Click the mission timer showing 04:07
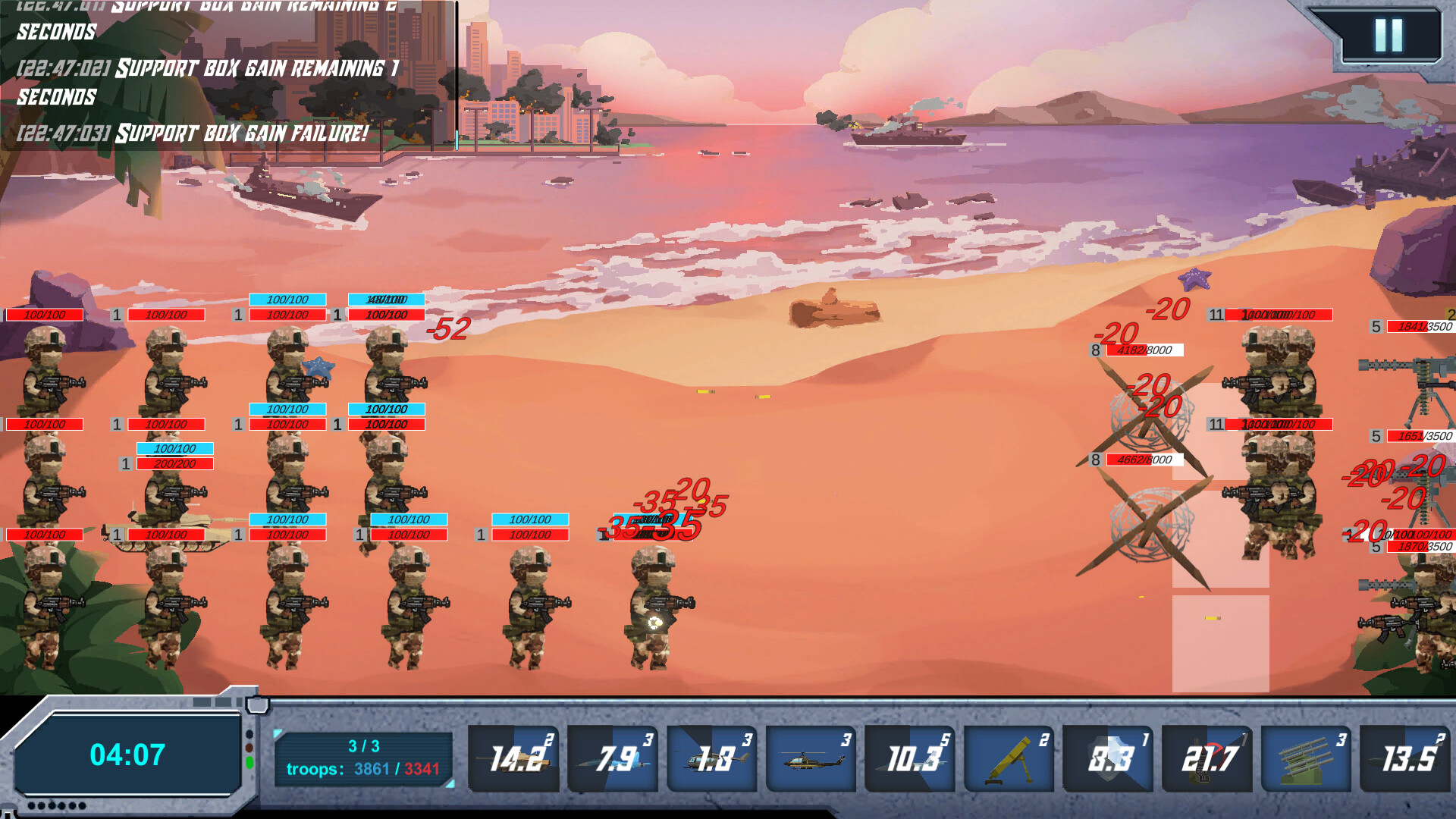The width and height of the screenshot is (1456, 819). (x=129, y=755)
